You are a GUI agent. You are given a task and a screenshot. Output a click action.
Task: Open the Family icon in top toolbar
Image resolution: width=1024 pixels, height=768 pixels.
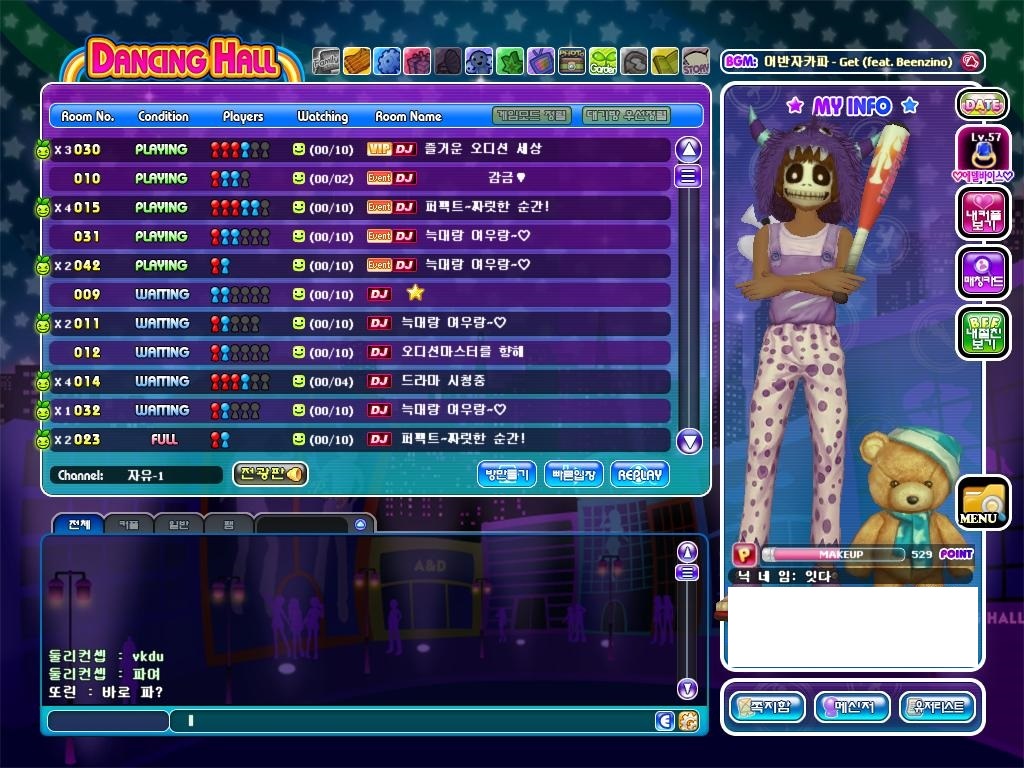[x=326, y=62]
